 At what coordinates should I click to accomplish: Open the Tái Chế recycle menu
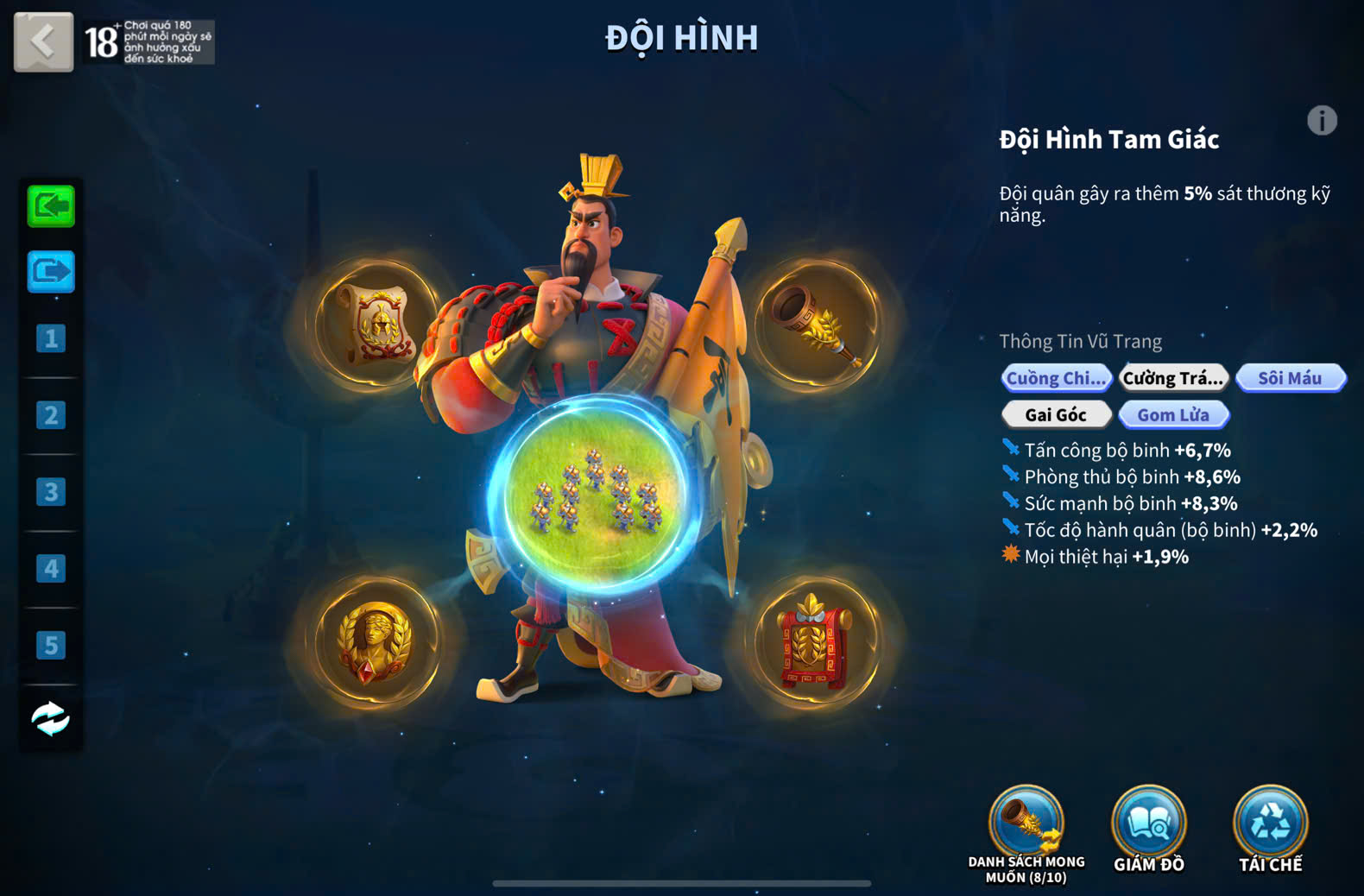(x=1270, y=823)
